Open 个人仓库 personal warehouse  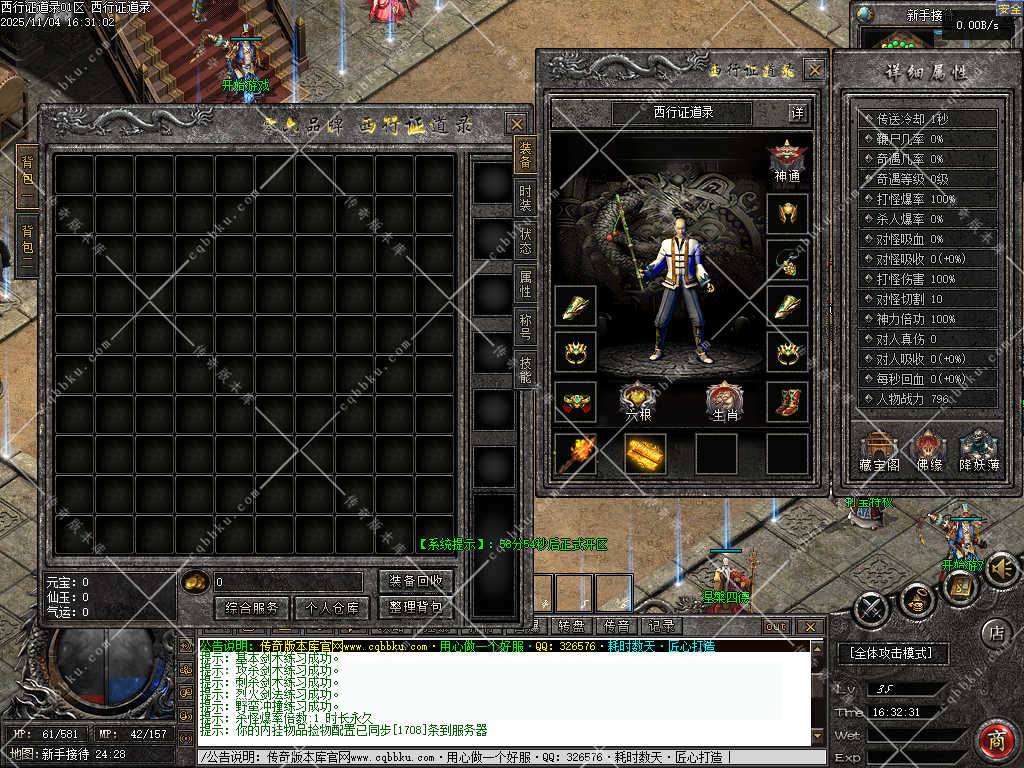(333, 607)
